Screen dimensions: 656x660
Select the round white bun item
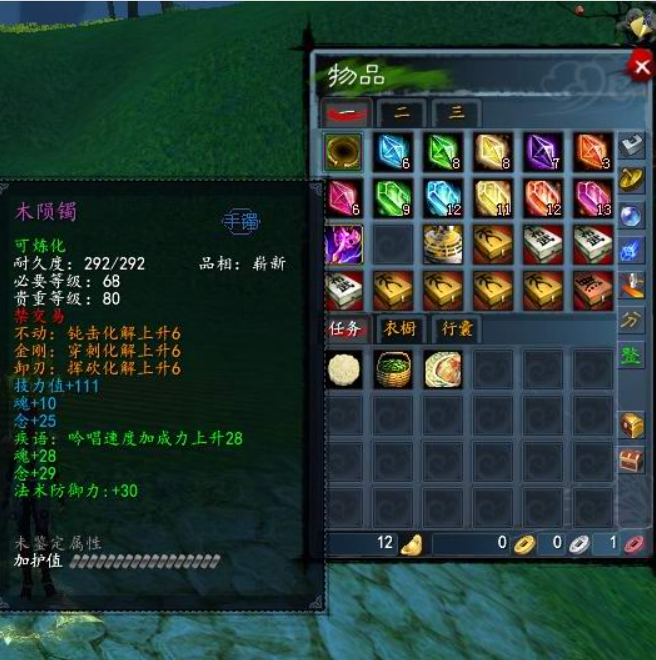(344, 369)
